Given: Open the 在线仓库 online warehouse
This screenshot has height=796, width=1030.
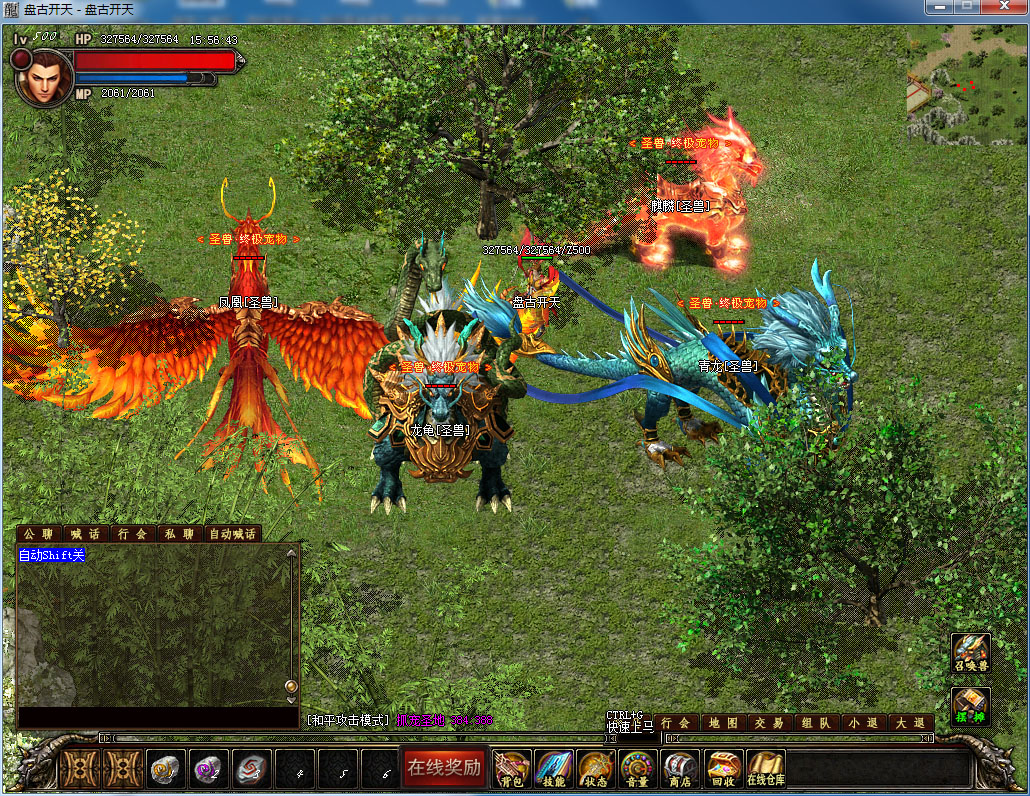Looking at the screenshot, I should [x=766, y=769].
